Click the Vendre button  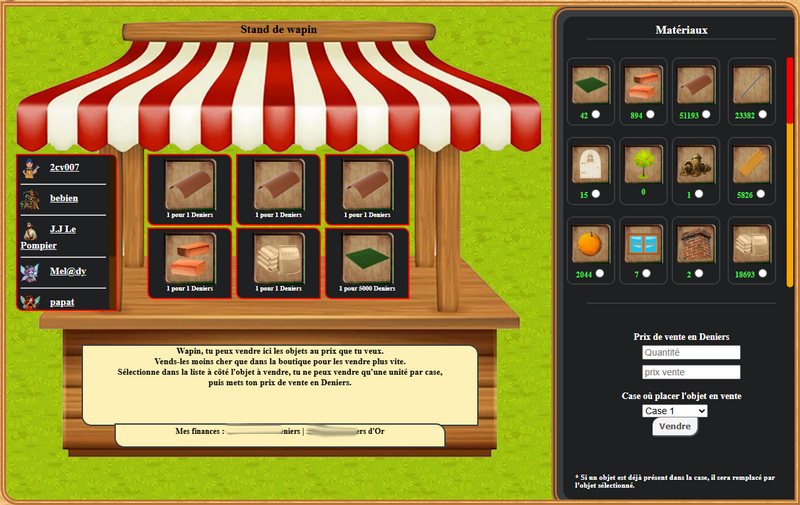[675, 427]
